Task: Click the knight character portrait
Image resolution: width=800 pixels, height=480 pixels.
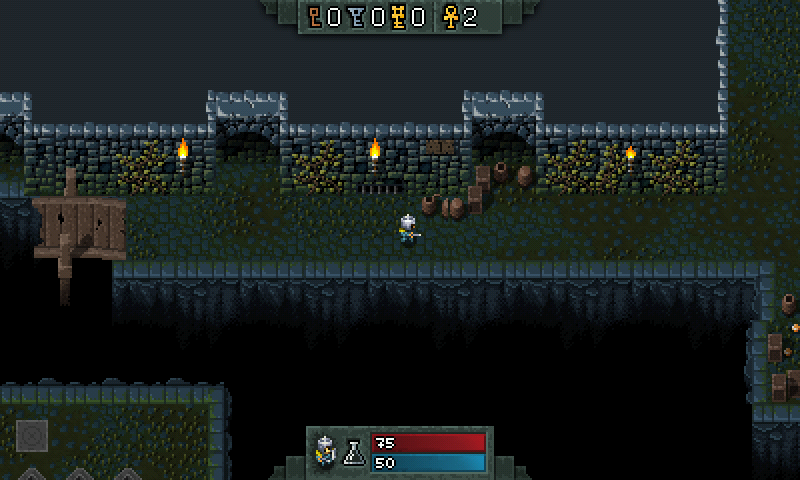Action: 325,451
